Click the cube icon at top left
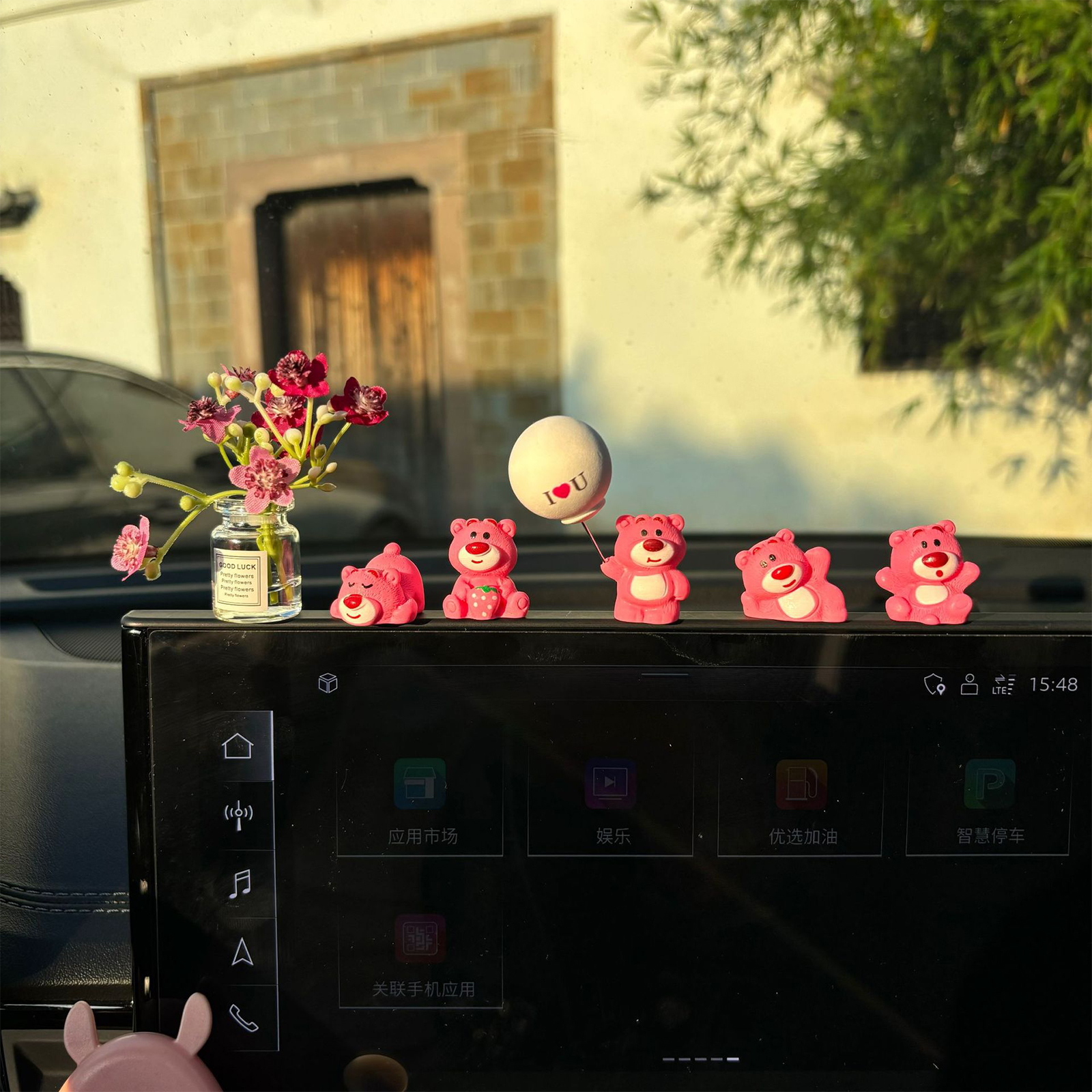This screenshot has width=1092, height=1092. pos(328,682)
